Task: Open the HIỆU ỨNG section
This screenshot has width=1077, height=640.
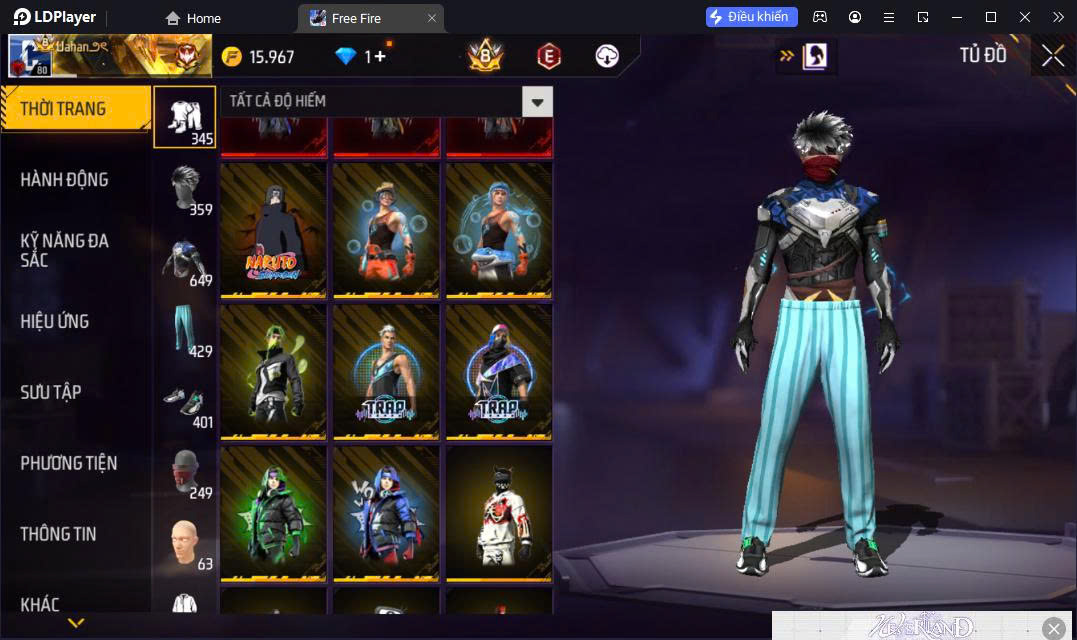Action: point(55,322)
